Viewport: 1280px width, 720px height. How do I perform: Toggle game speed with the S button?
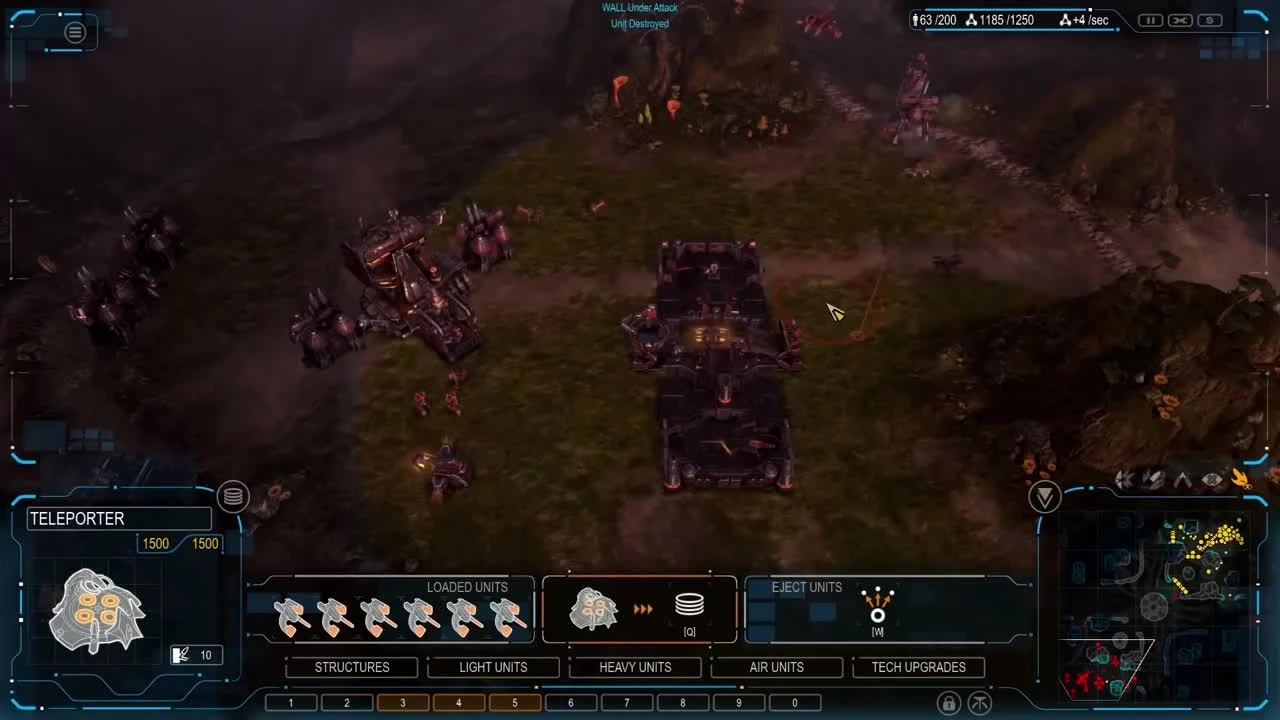1208,19
